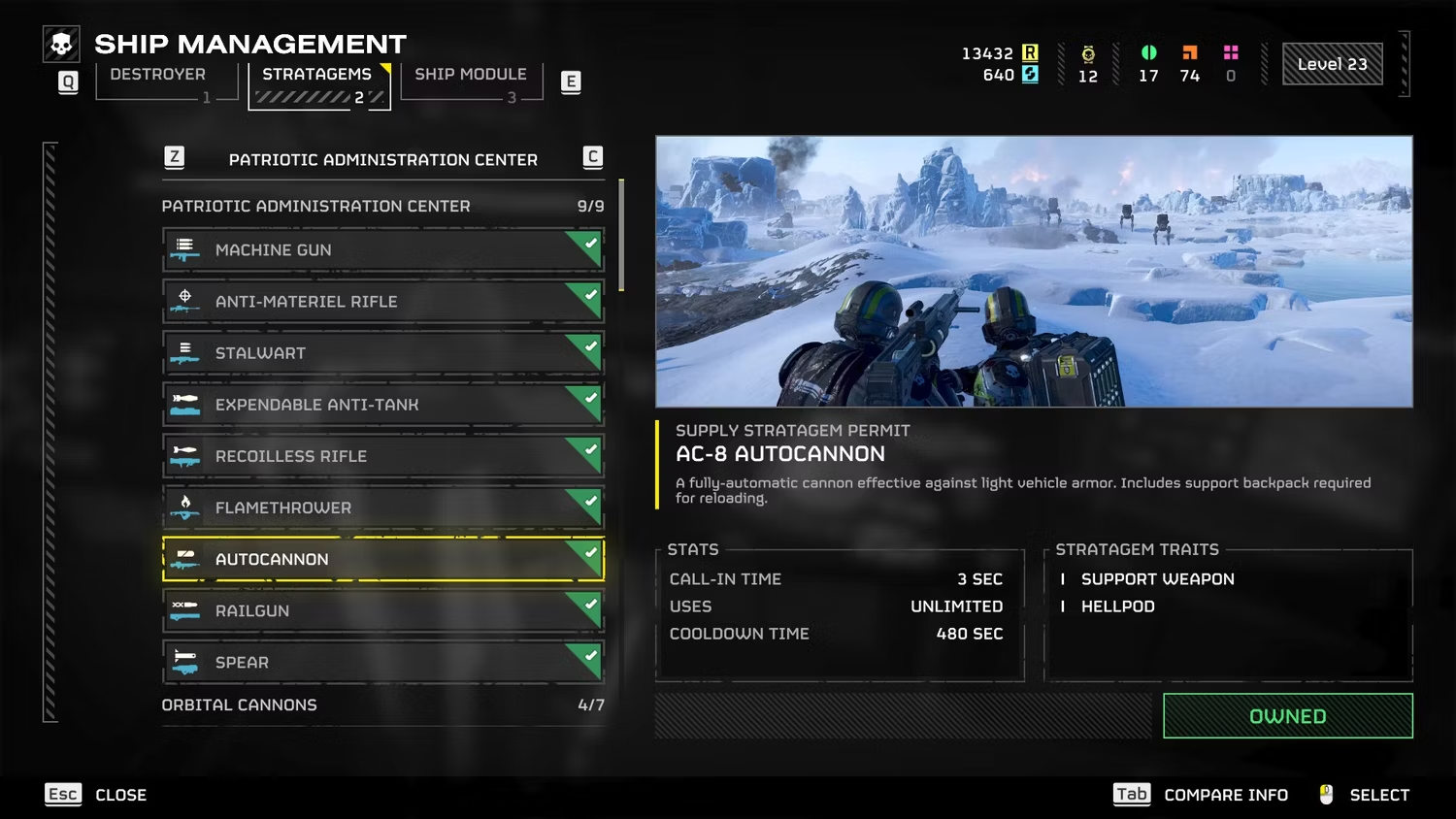The image size is (1456, 819).
Task: Choose the Anti-Materiel Rifle entry
Action: click(x=383, y=302)
